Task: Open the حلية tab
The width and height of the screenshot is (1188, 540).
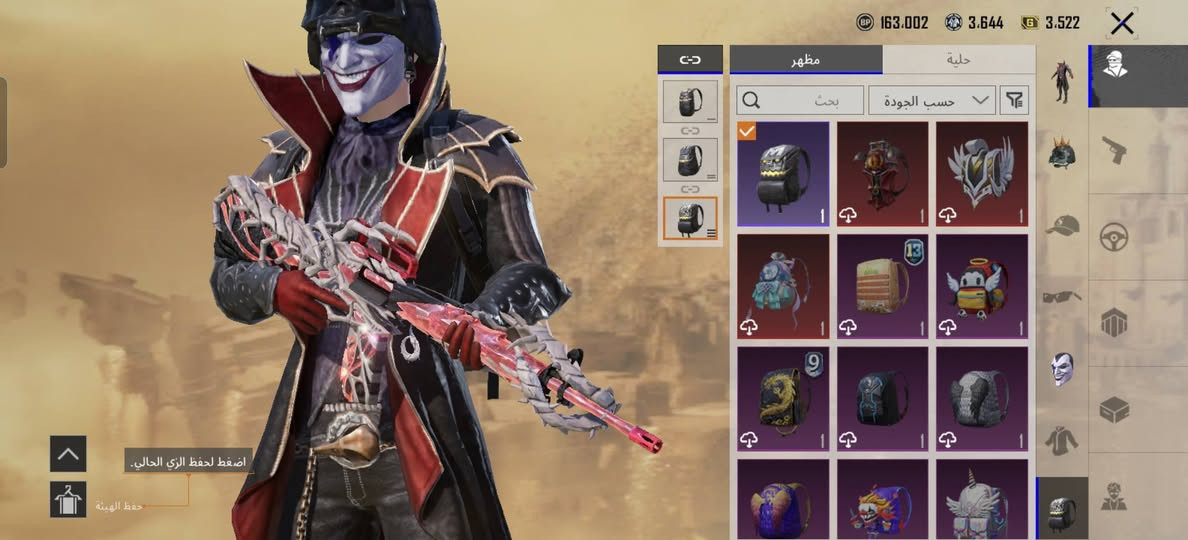Action: click(958, 60)
